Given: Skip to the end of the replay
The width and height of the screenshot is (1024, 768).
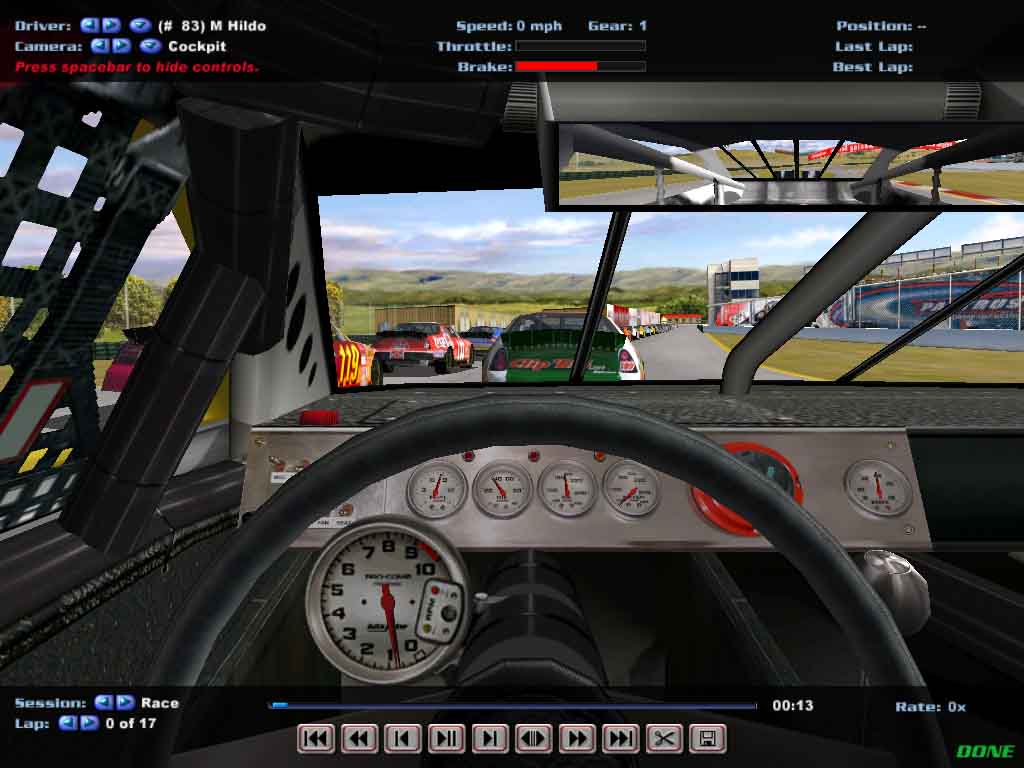Looking at the screenshot, I should (620, 739).
